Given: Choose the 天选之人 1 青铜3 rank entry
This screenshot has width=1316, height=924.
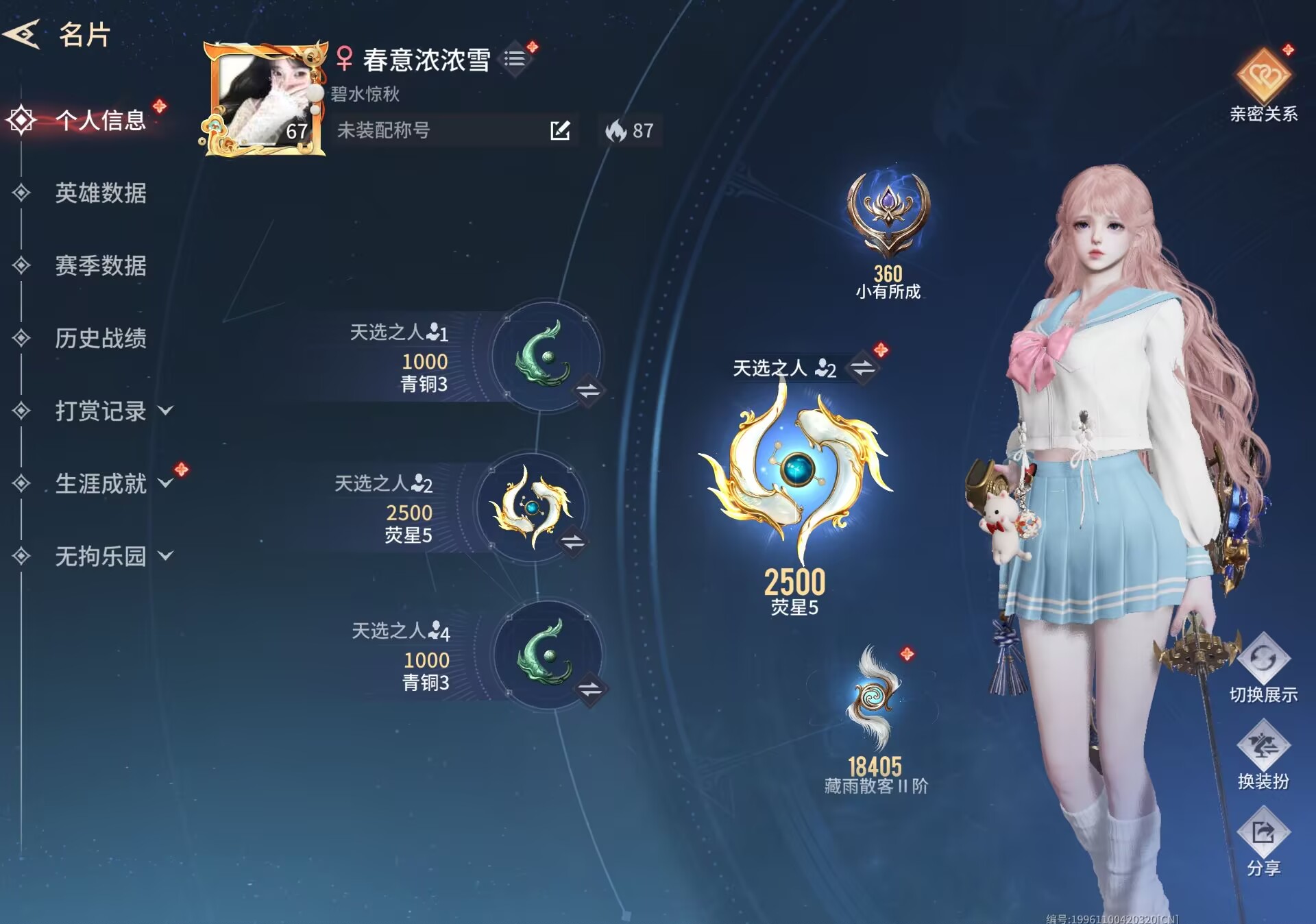Looking at the screenshot, I should (x=546, y=356).
